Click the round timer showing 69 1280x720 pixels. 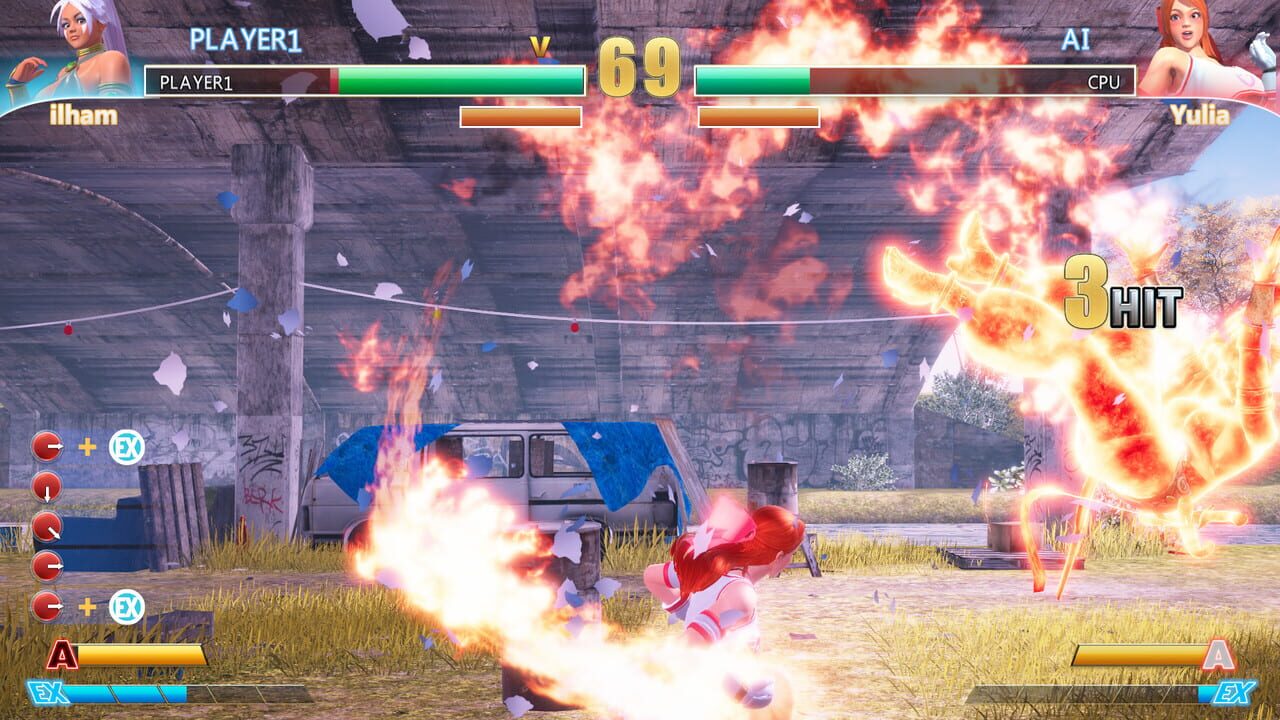tap(639, 65)
